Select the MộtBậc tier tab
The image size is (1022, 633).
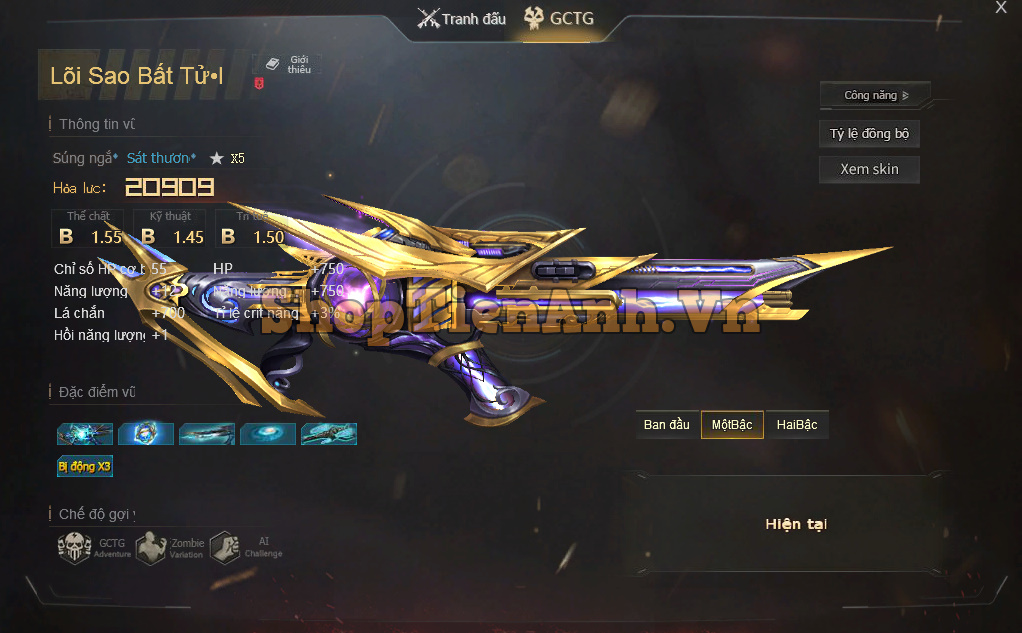(x=732, y=425)
